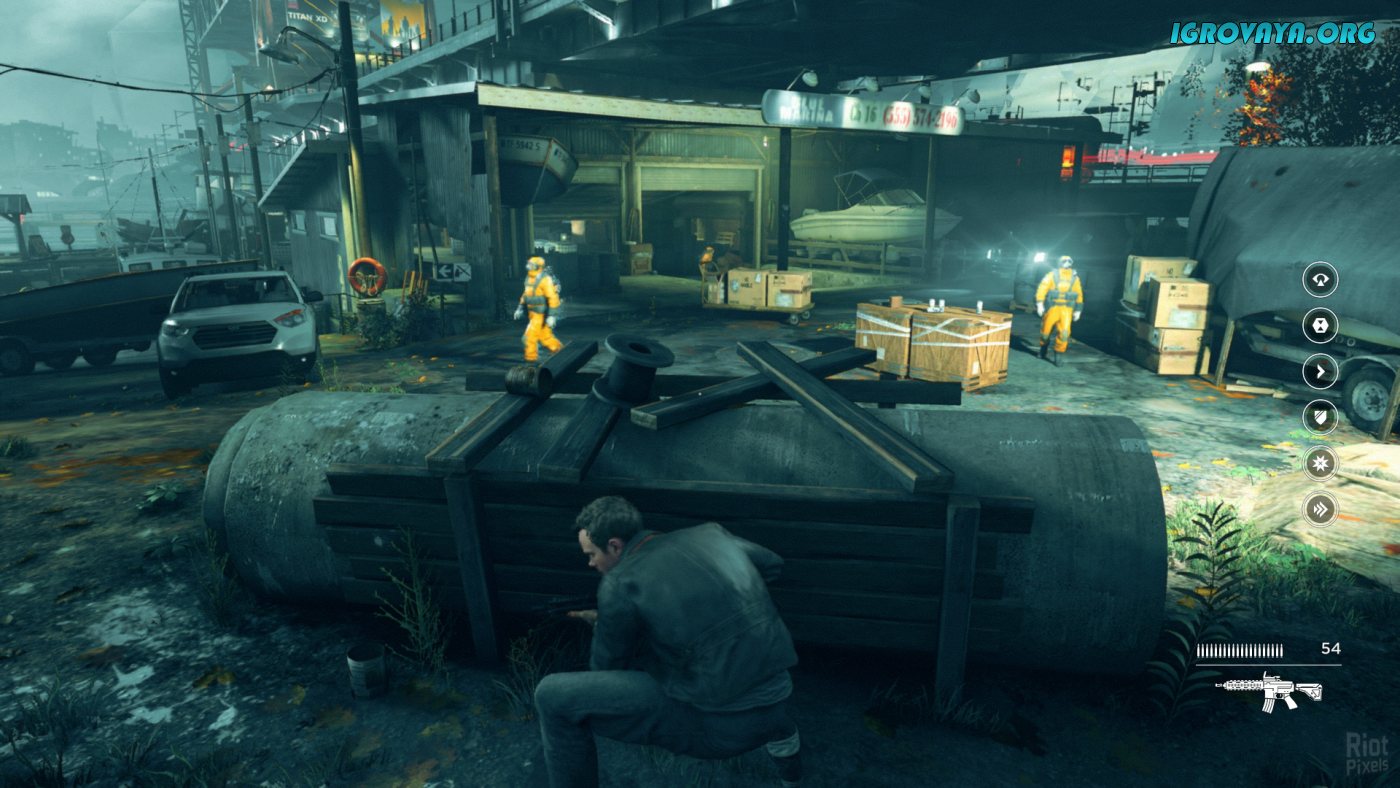This screenshot has height=788, width=1400.
Task: Select the assault rifle weapon icon
Action: (1268, 690)
